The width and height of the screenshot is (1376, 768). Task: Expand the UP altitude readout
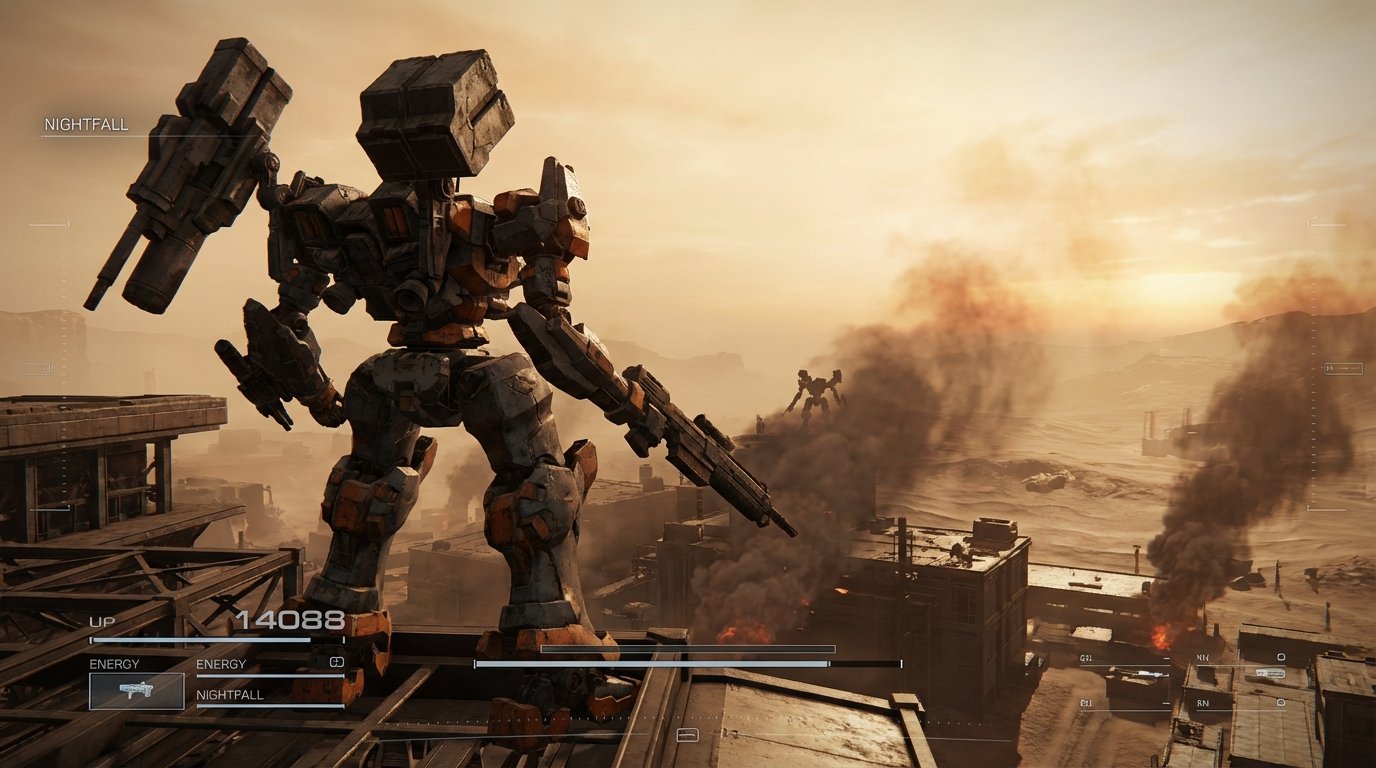click(102, 620)
